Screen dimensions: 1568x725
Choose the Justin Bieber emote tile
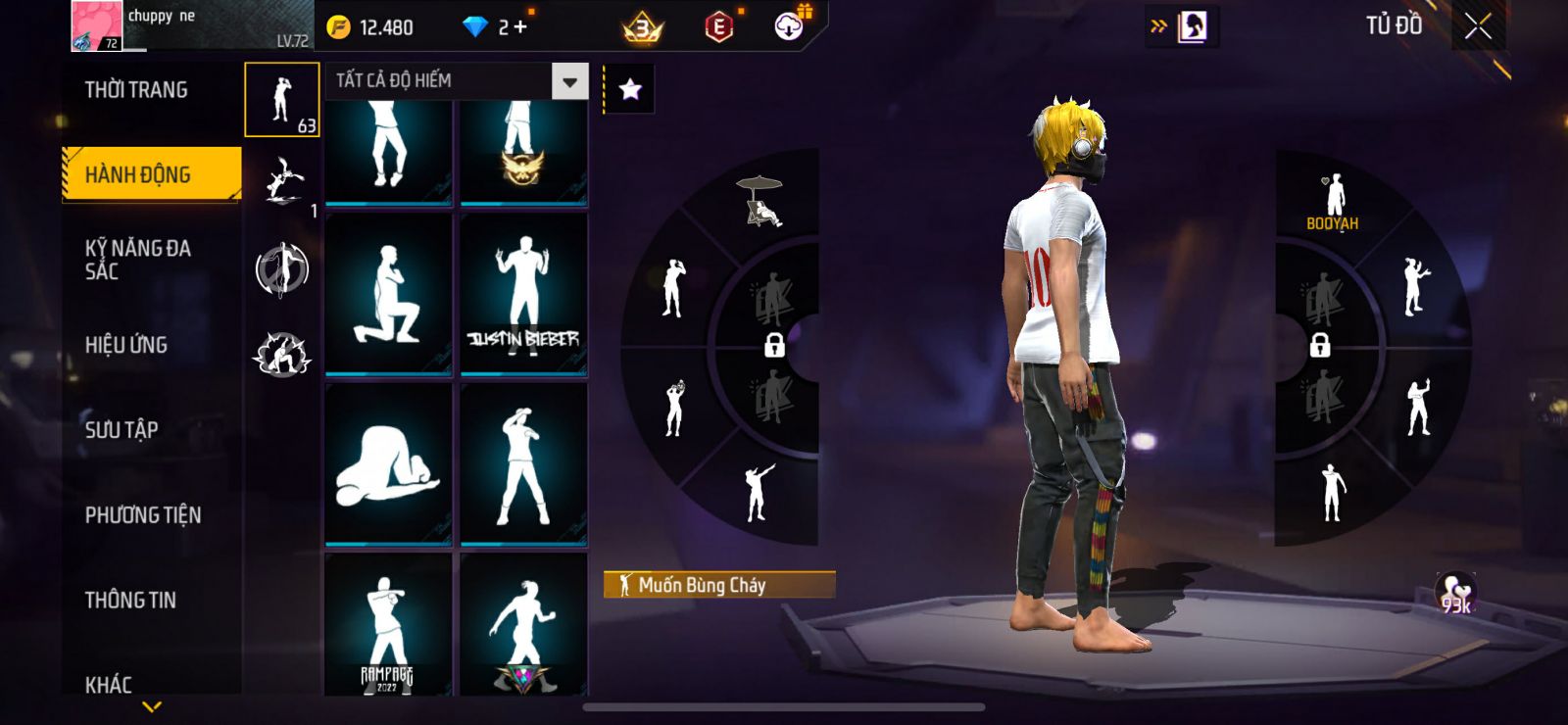point(523,292)
